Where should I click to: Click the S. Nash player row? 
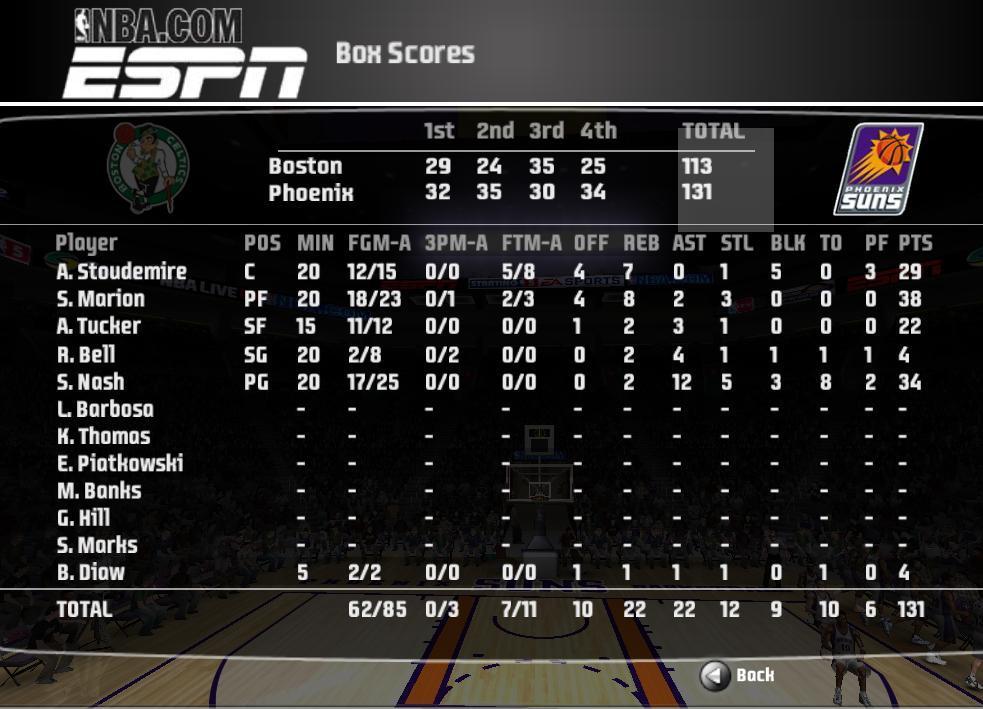91,382
